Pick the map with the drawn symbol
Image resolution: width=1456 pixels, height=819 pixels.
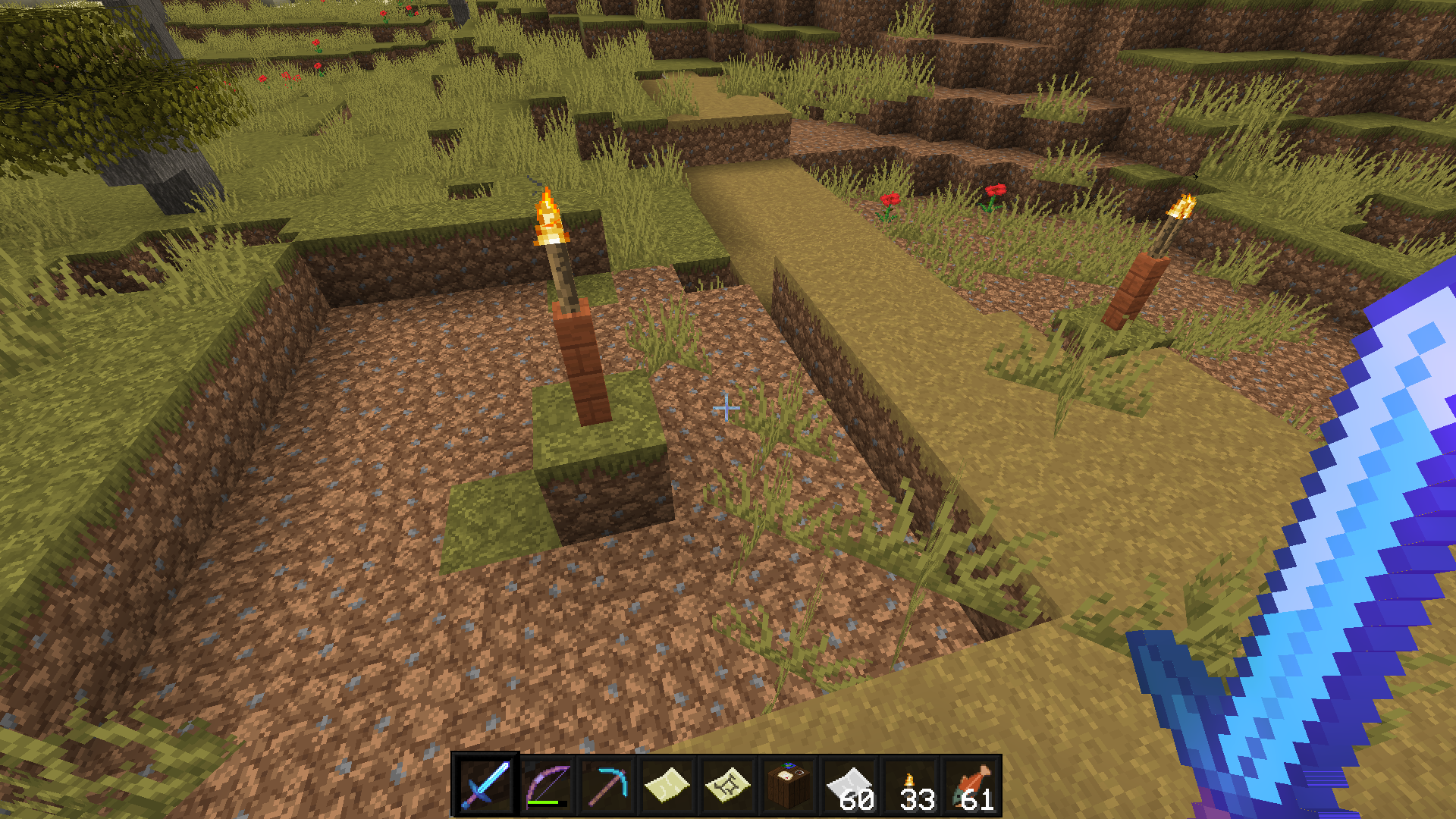click(727, 786)
